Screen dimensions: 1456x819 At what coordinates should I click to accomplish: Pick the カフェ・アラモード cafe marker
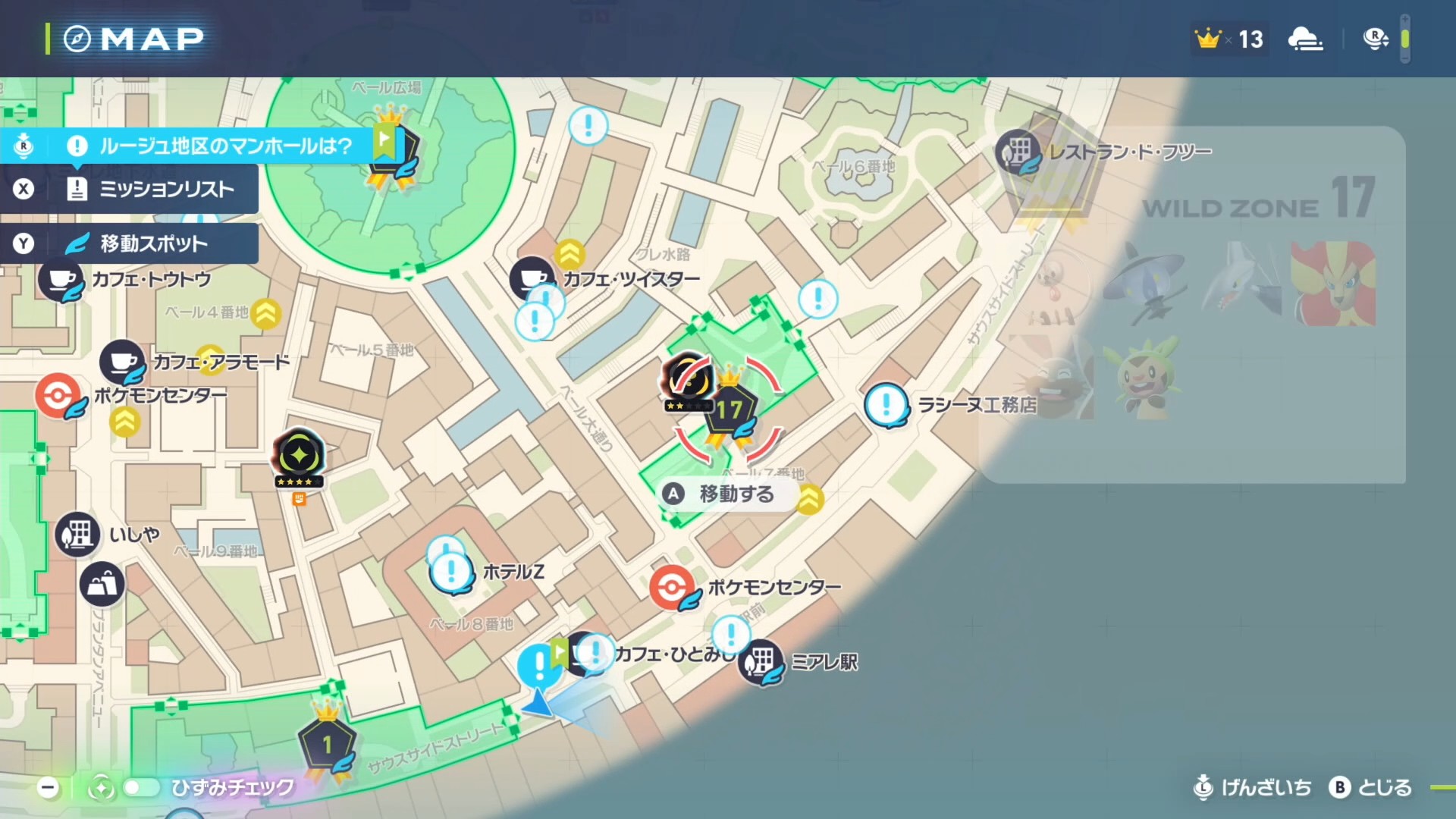click(122, 362)
